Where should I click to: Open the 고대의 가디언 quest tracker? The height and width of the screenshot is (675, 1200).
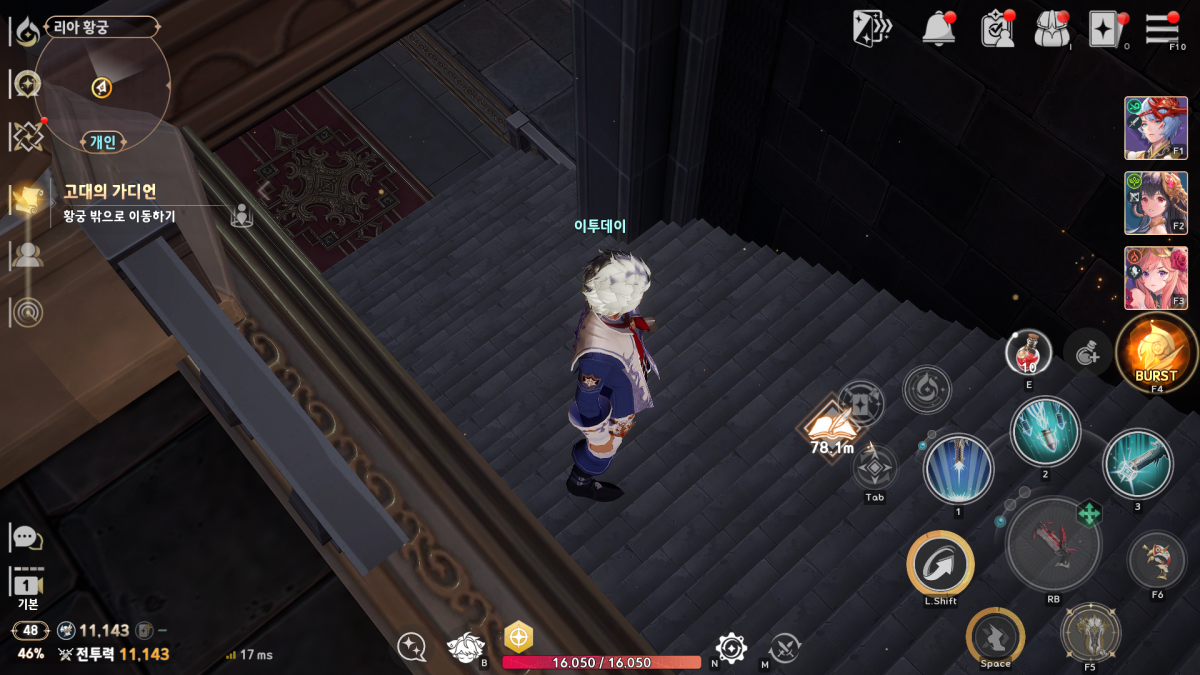point(110,191)
